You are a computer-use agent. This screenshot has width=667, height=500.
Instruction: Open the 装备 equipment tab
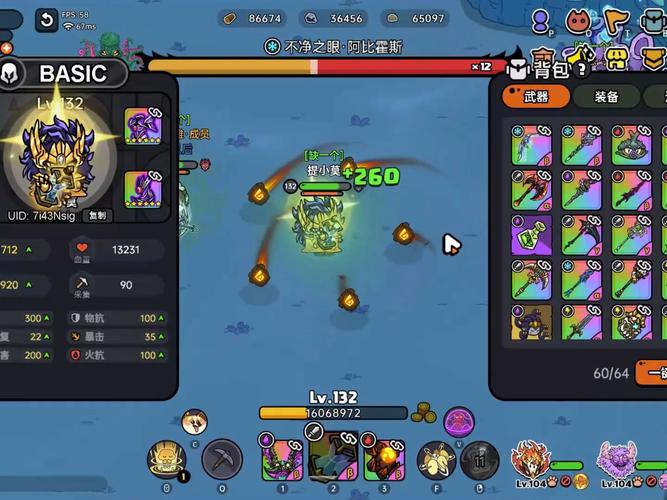point(605,97)
